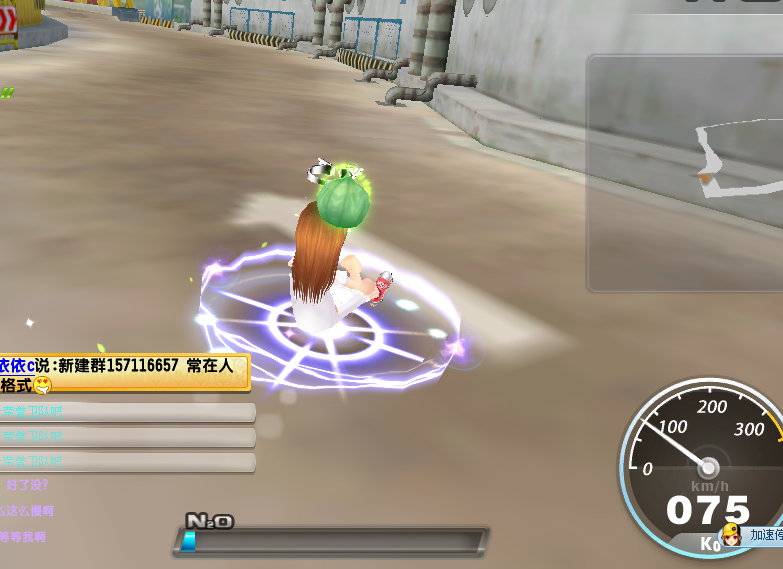Click the capped girl avatar icon
Screen dimensions: 783x569
tap(733, 535)
